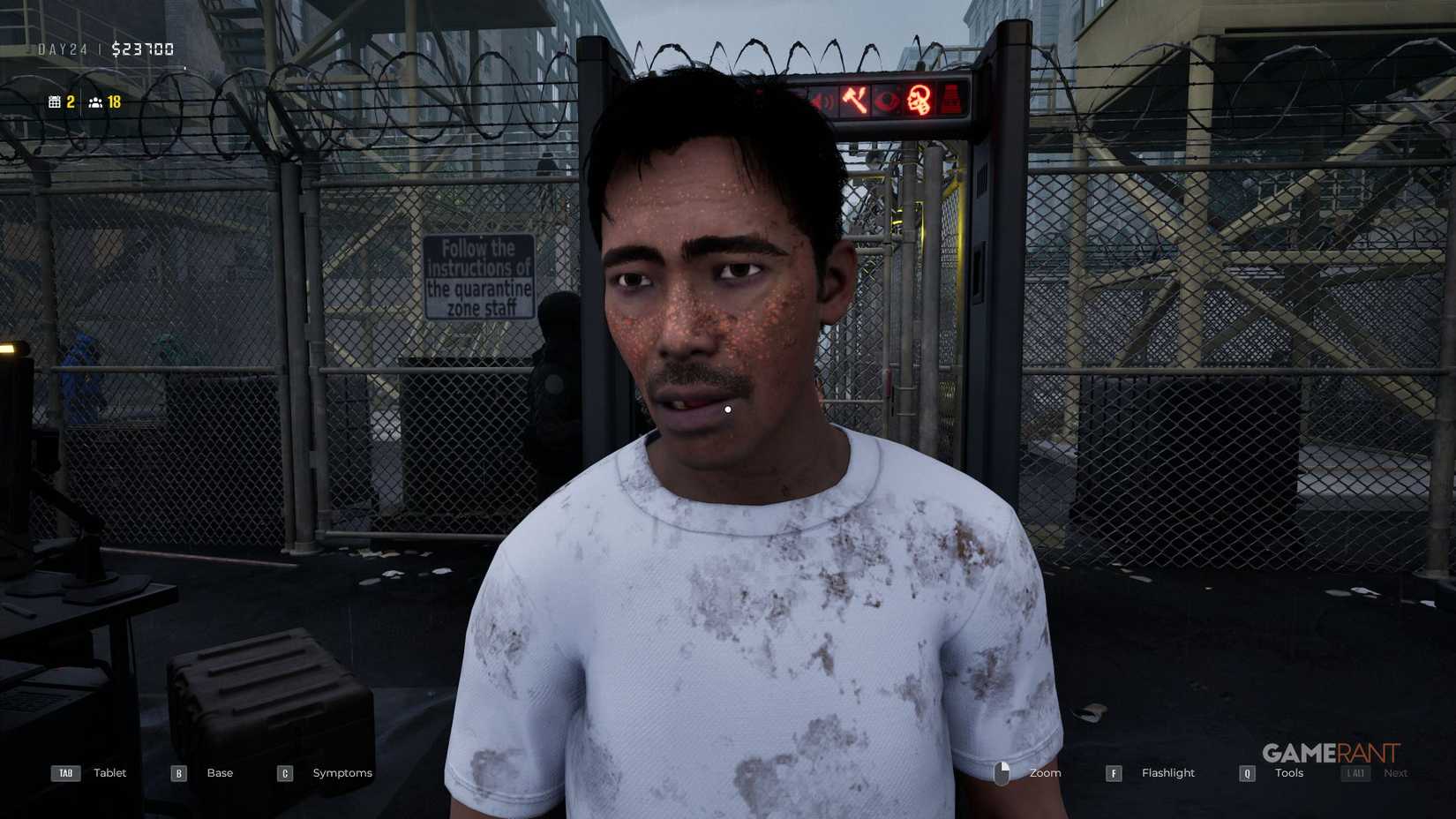Advance to Next visitor via L-Alt prompt

[1355, 773]
